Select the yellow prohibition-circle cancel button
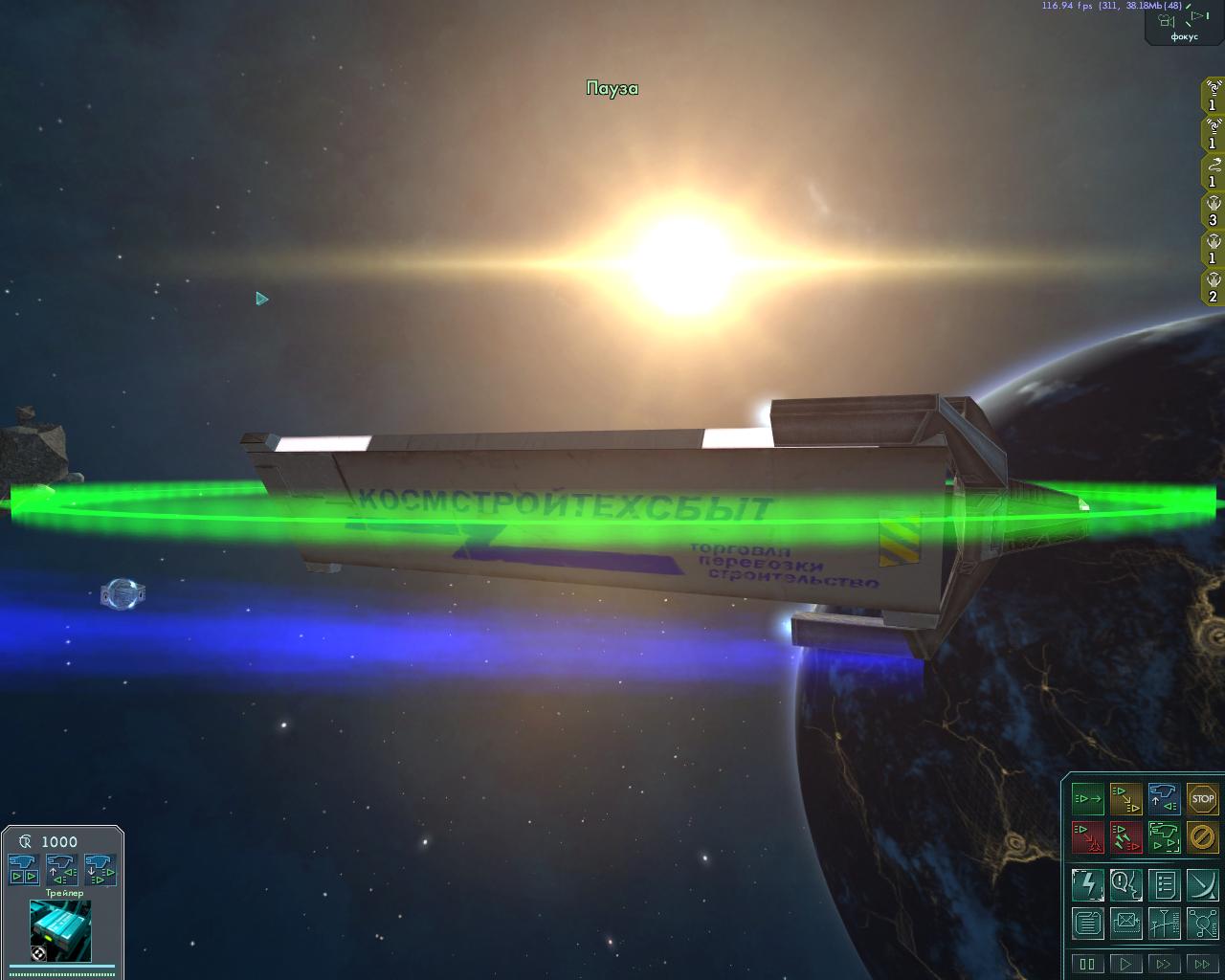 point(1202,837)
